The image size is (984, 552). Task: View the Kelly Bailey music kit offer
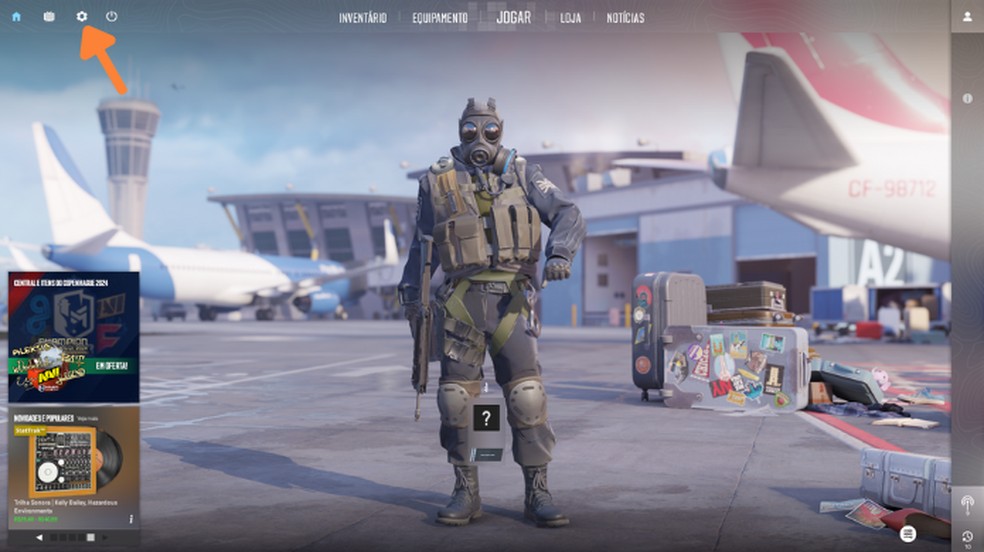click(74, 466)
